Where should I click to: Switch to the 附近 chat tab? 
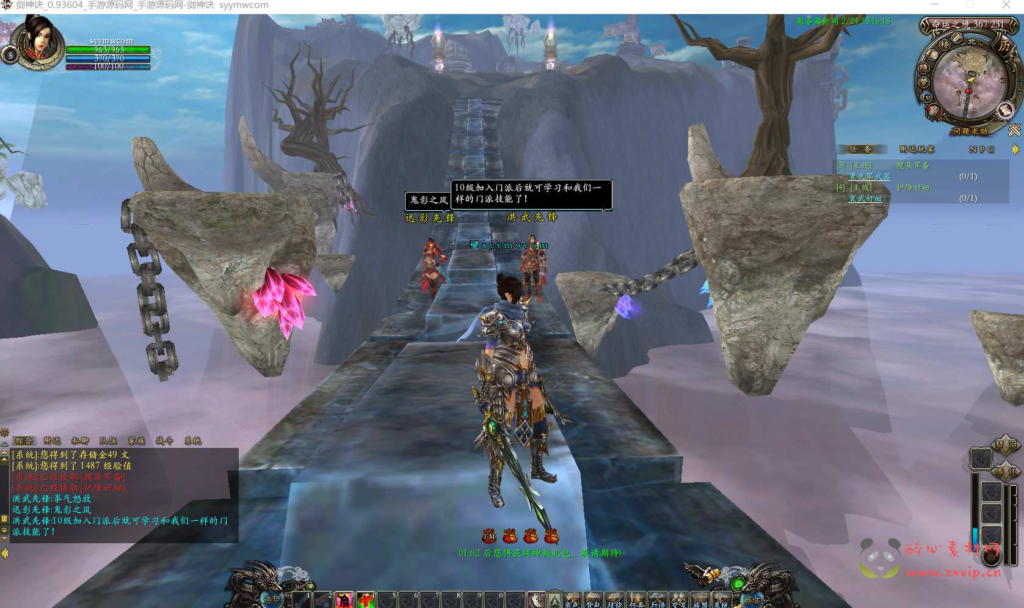[x=53, y=440]
